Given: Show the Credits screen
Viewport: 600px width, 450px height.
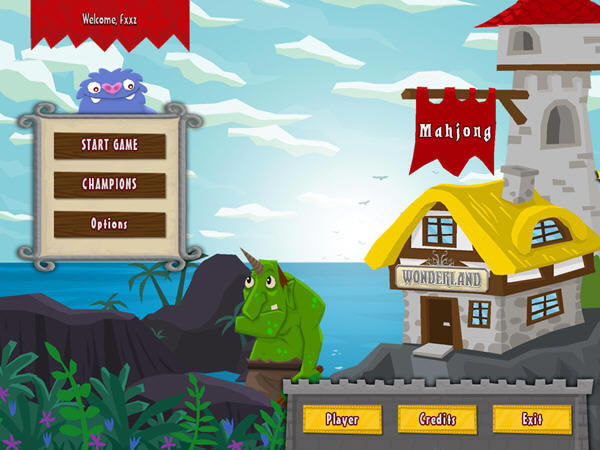Looking at the screenshot, I should 437,419.
